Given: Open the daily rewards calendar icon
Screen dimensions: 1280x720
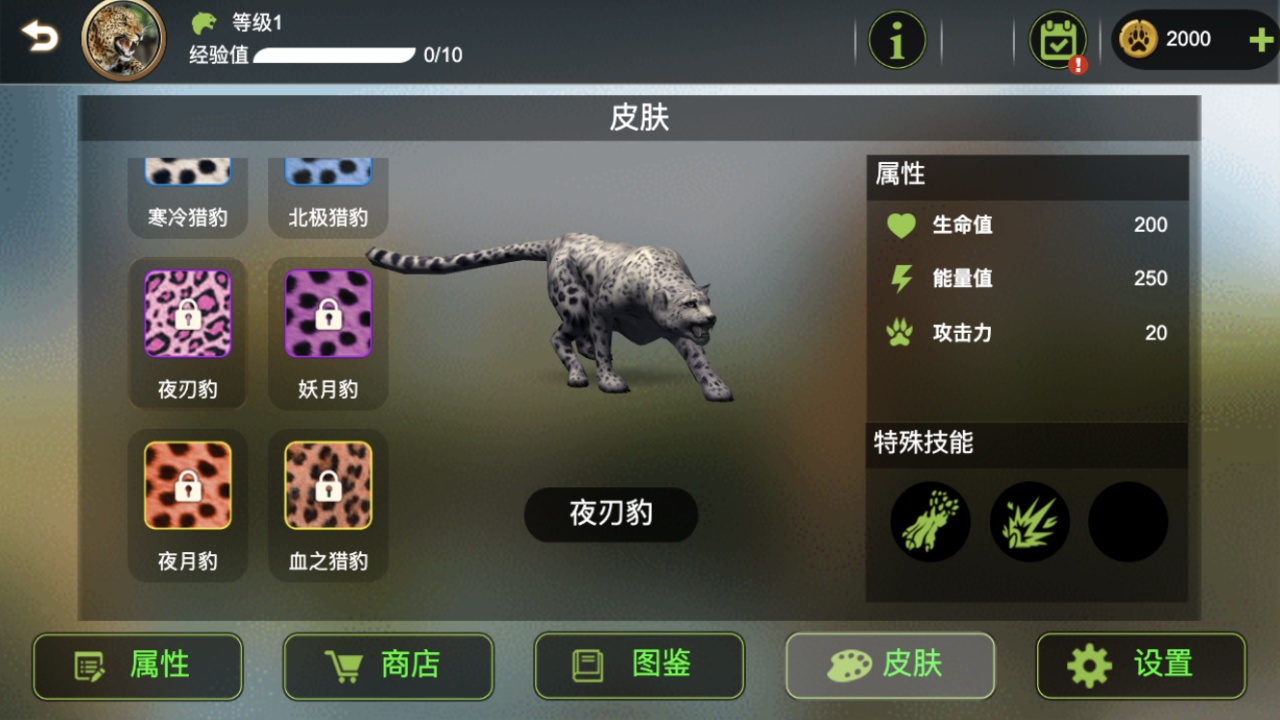Looking at the screenshot, I should click(x=1056, y=39).
